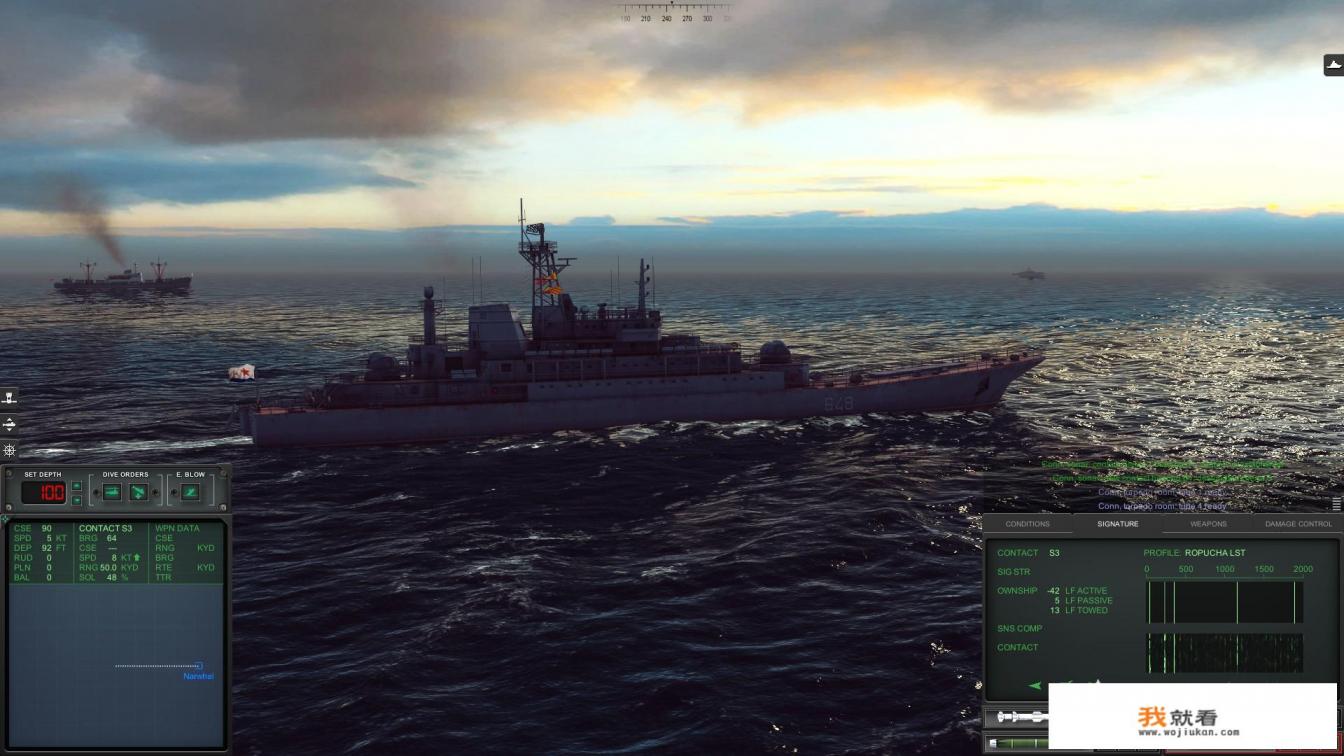Image resolution: width=1344 pixels, height=756 pixels.
Task: Click the level-off dive order icon
Action: click(x=111, y=489)
